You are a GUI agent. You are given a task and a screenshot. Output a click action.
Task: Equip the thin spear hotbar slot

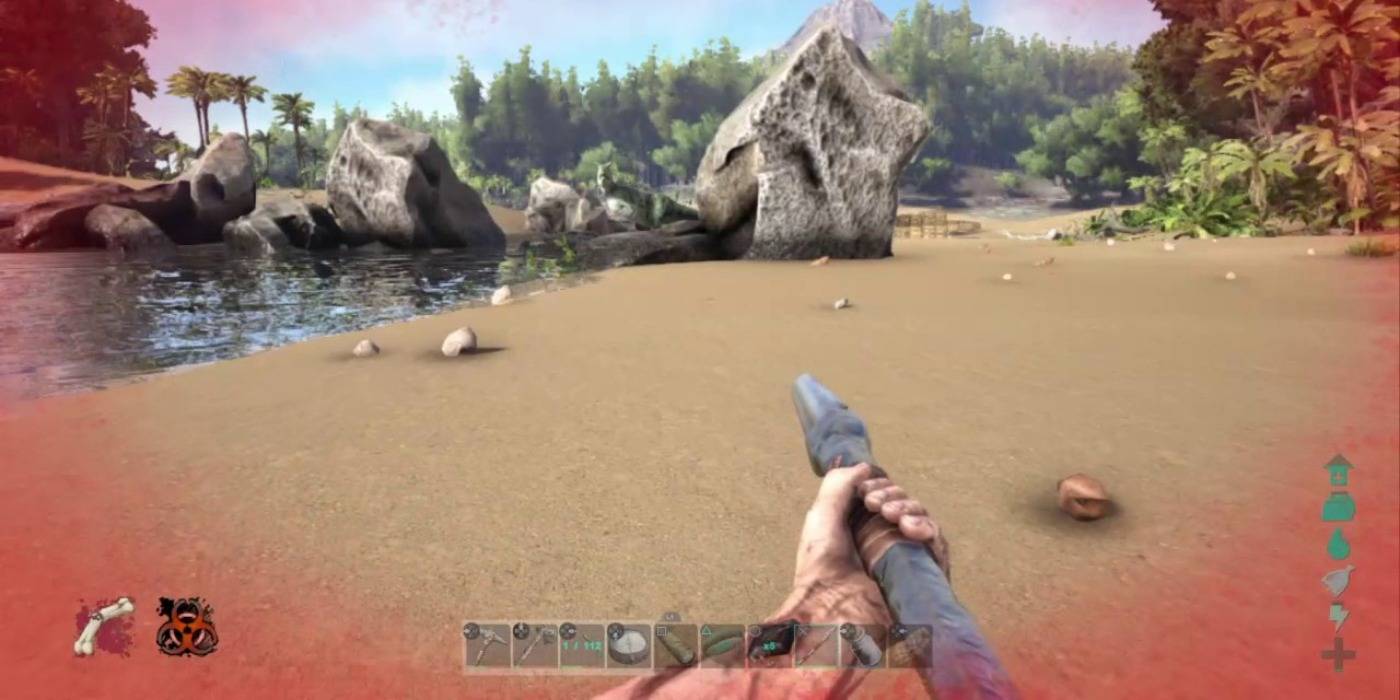click(816, 646)
